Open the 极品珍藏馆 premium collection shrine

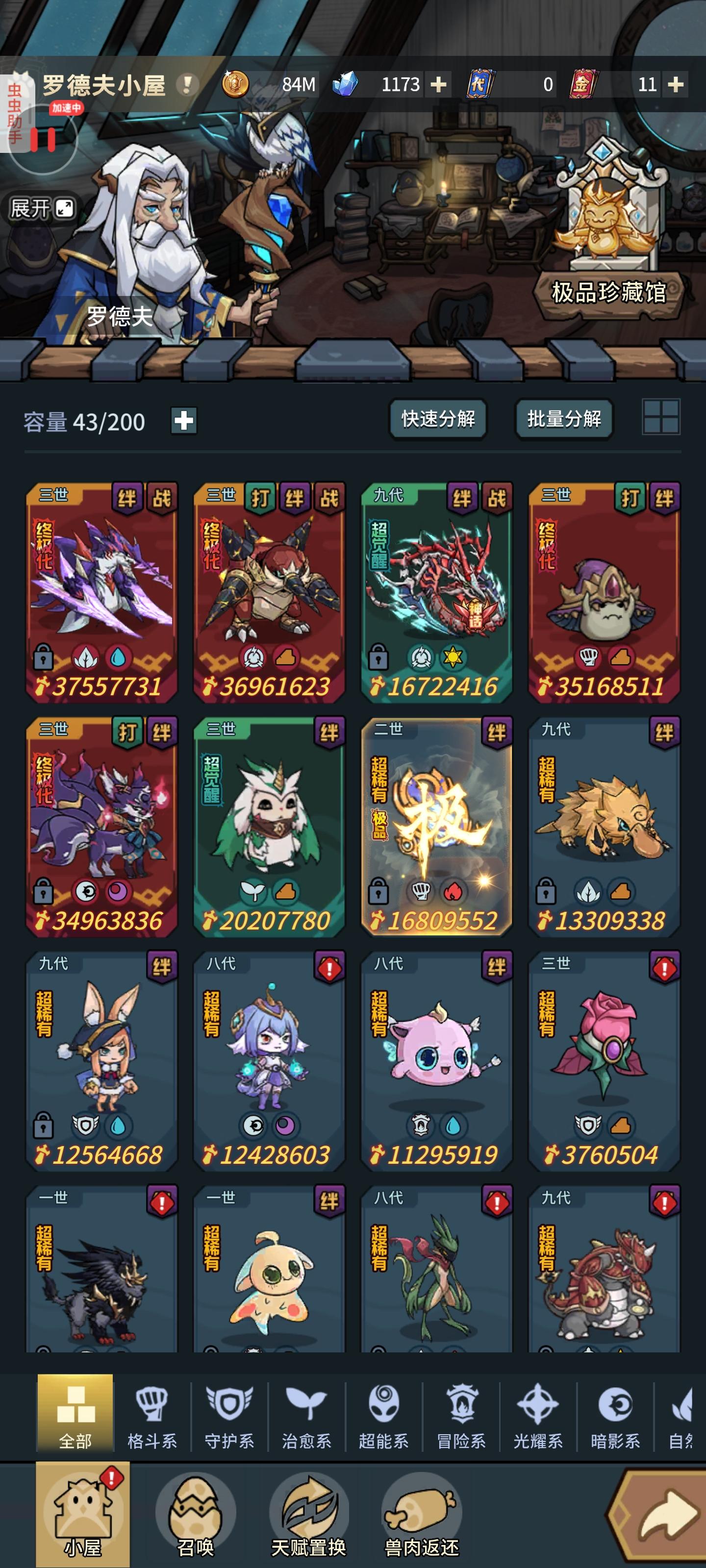(x=605, y=225)
